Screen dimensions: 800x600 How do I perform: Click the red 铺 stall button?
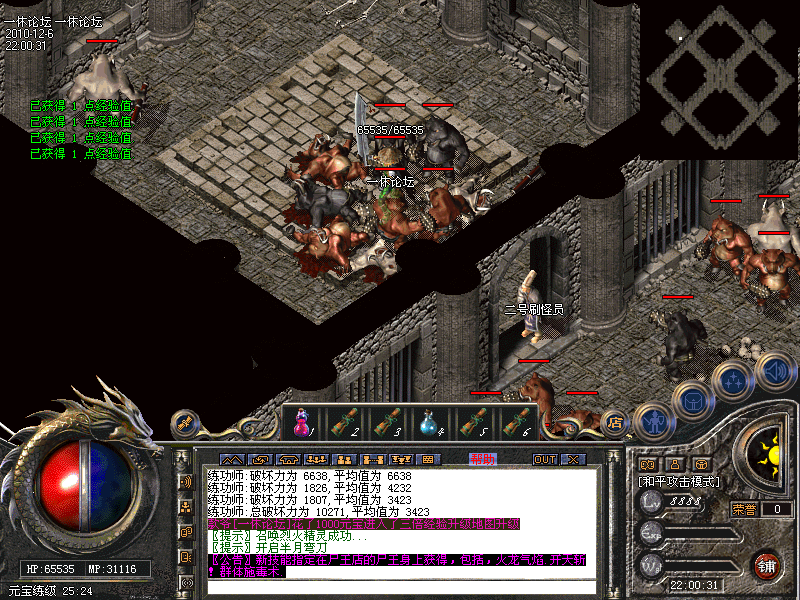click(x=767, y=565)
